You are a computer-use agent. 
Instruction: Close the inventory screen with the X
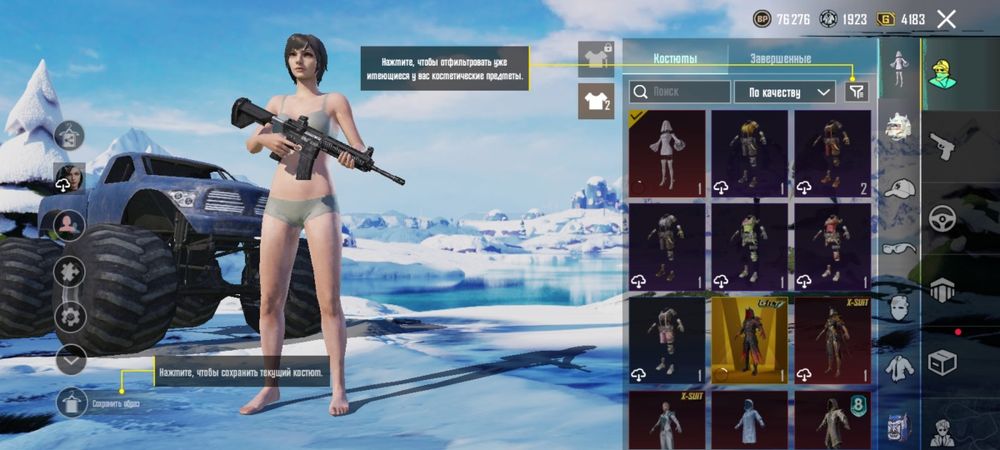pyautogui.click(x=946, y=18)
